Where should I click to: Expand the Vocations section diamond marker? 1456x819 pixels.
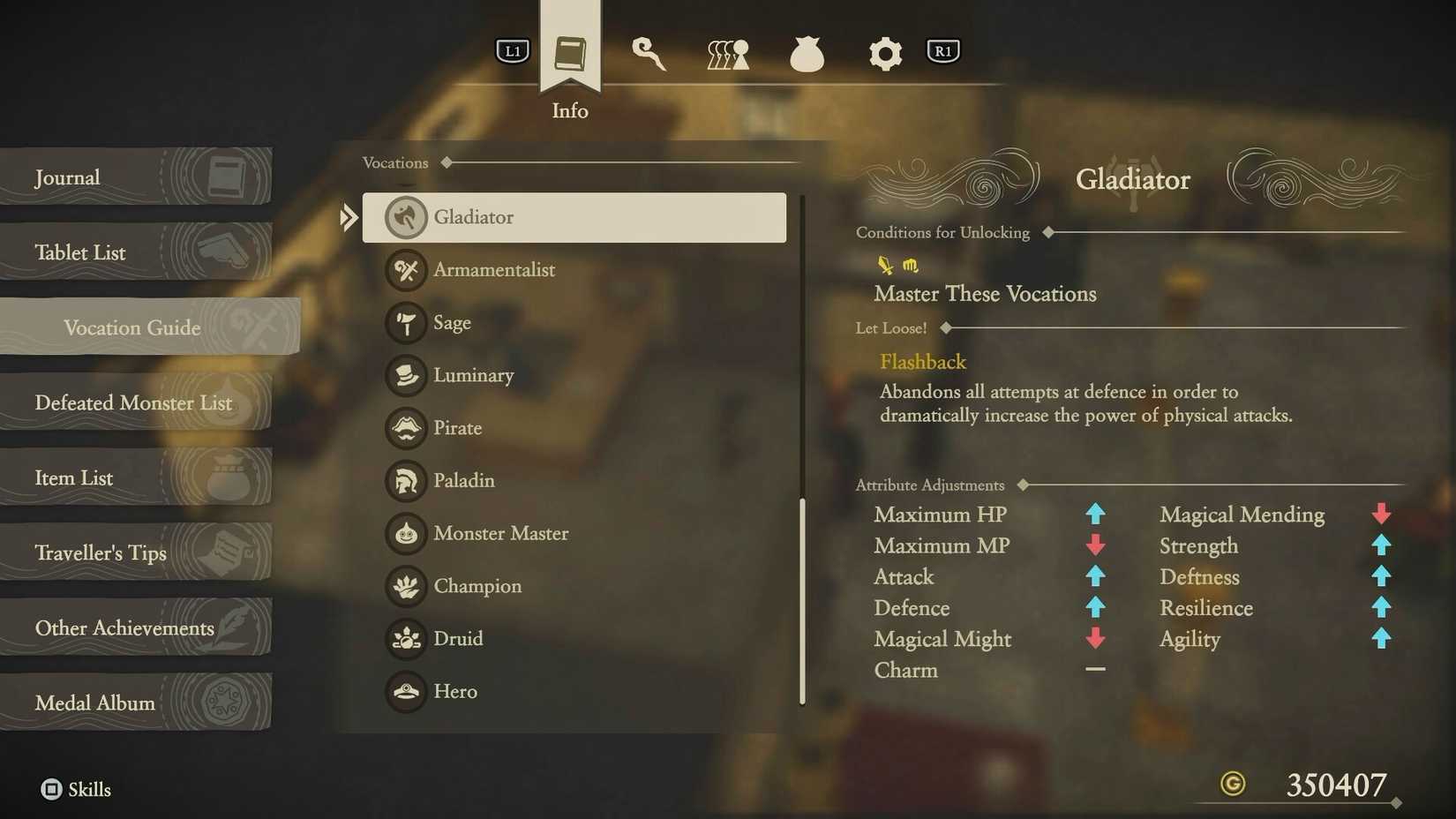(x=447, y=162)
